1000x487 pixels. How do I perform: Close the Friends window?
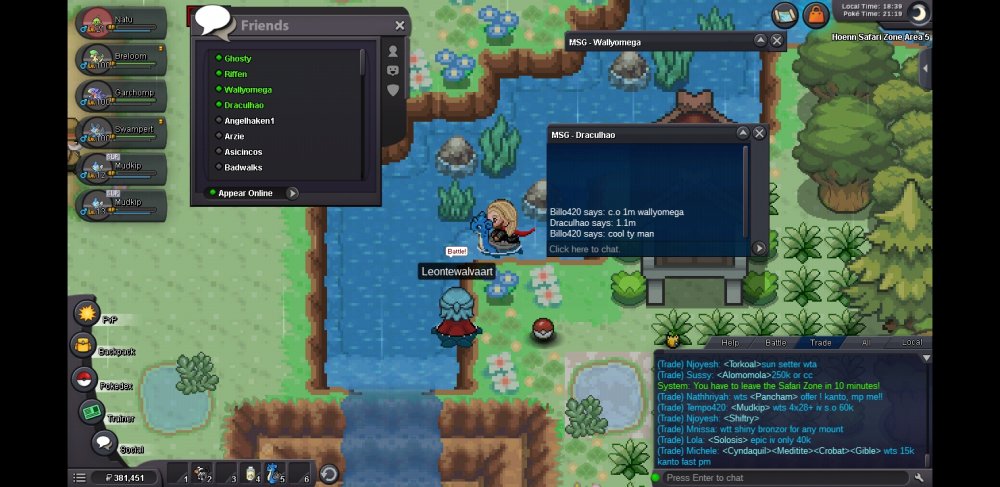(x=400, y=26)
